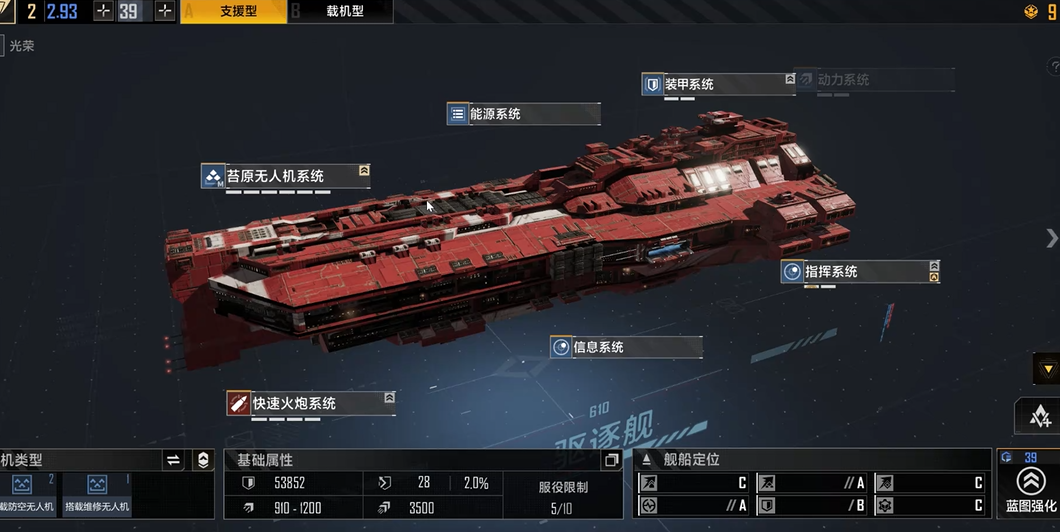Click the next-ship arrow at right edge
The width and height of the screenshot is (1060, 532).
pos(1051,238)
